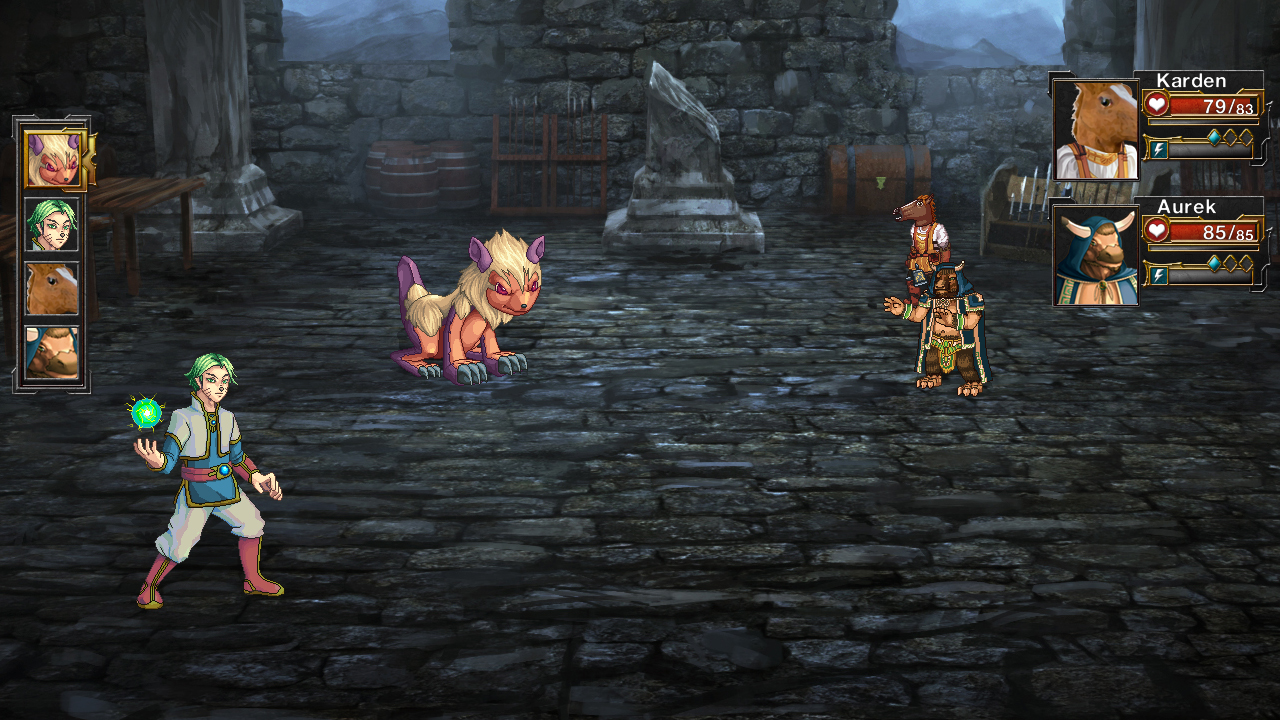Click the horse portrait in the turn order panel
The image size is (1280, 720).
[x=50, y=287]
